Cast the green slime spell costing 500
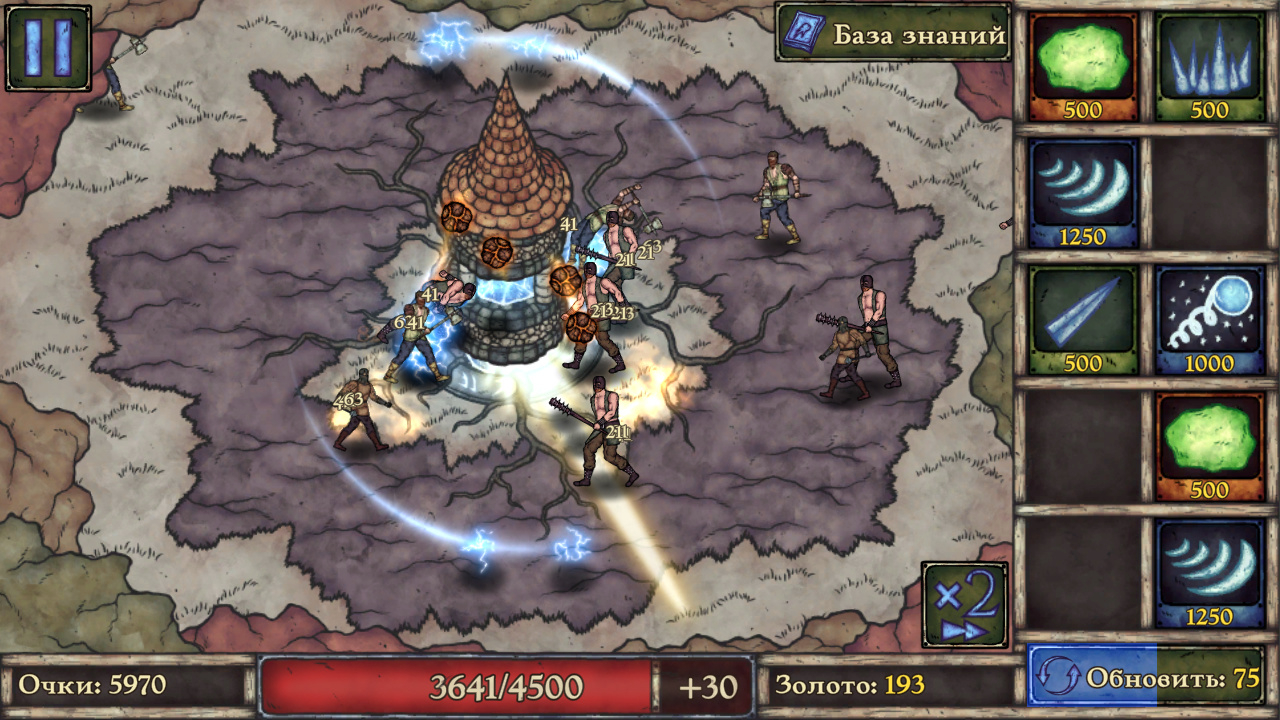 (1083, 65)
